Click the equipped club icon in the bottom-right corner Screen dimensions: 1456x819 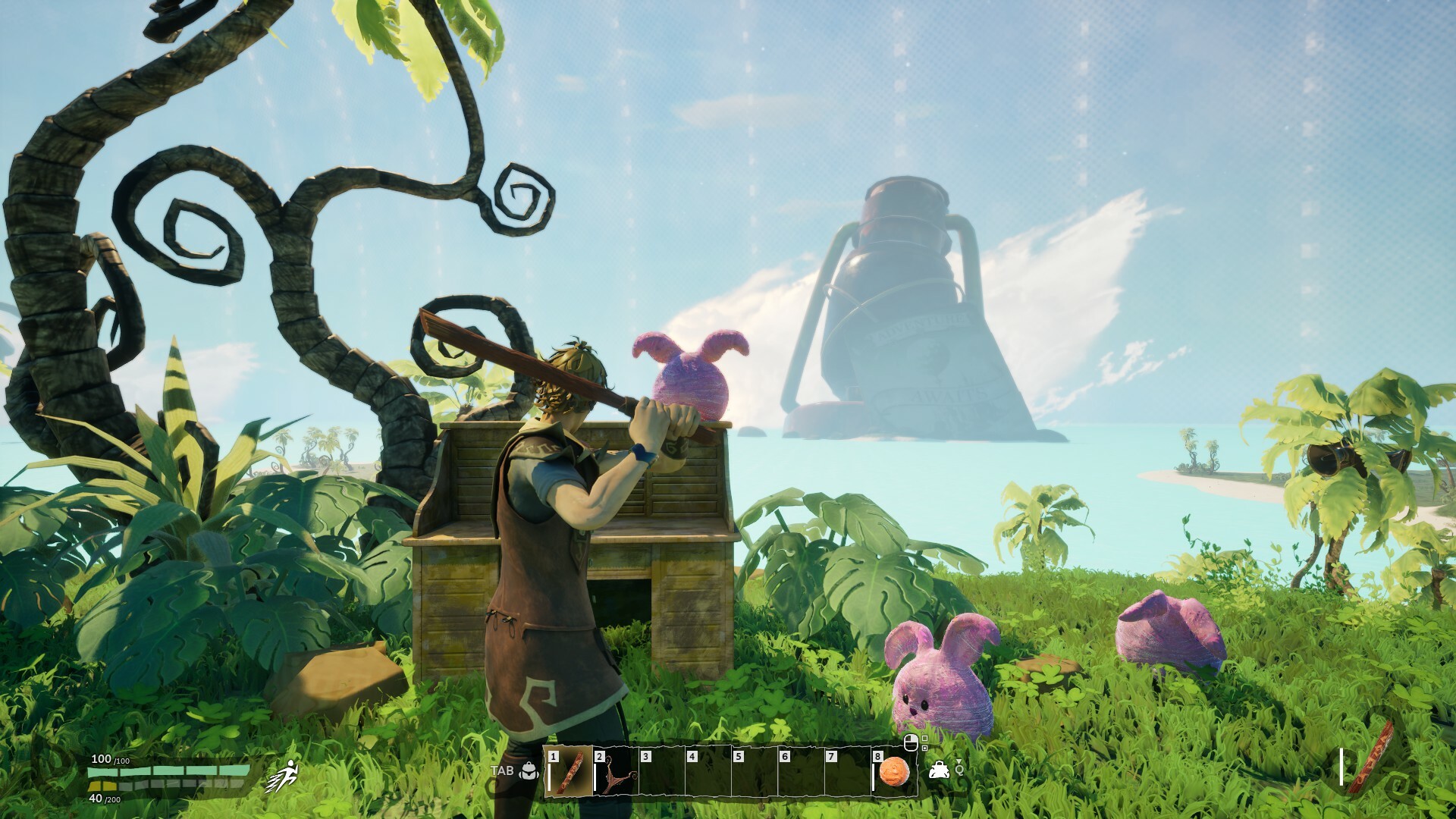1371,761
